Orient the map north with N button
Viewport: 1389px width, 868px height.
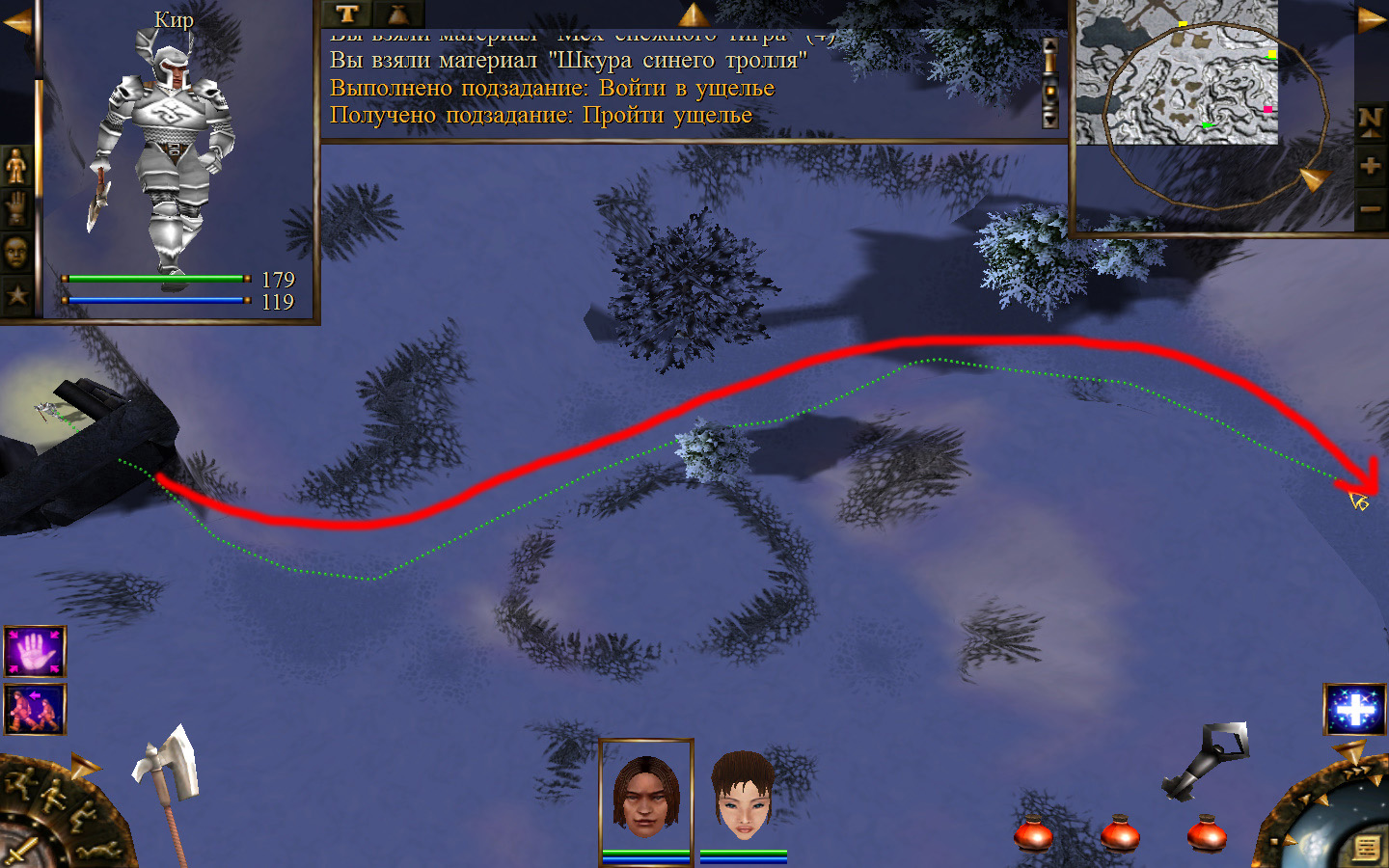click(x=1370, y=121)
